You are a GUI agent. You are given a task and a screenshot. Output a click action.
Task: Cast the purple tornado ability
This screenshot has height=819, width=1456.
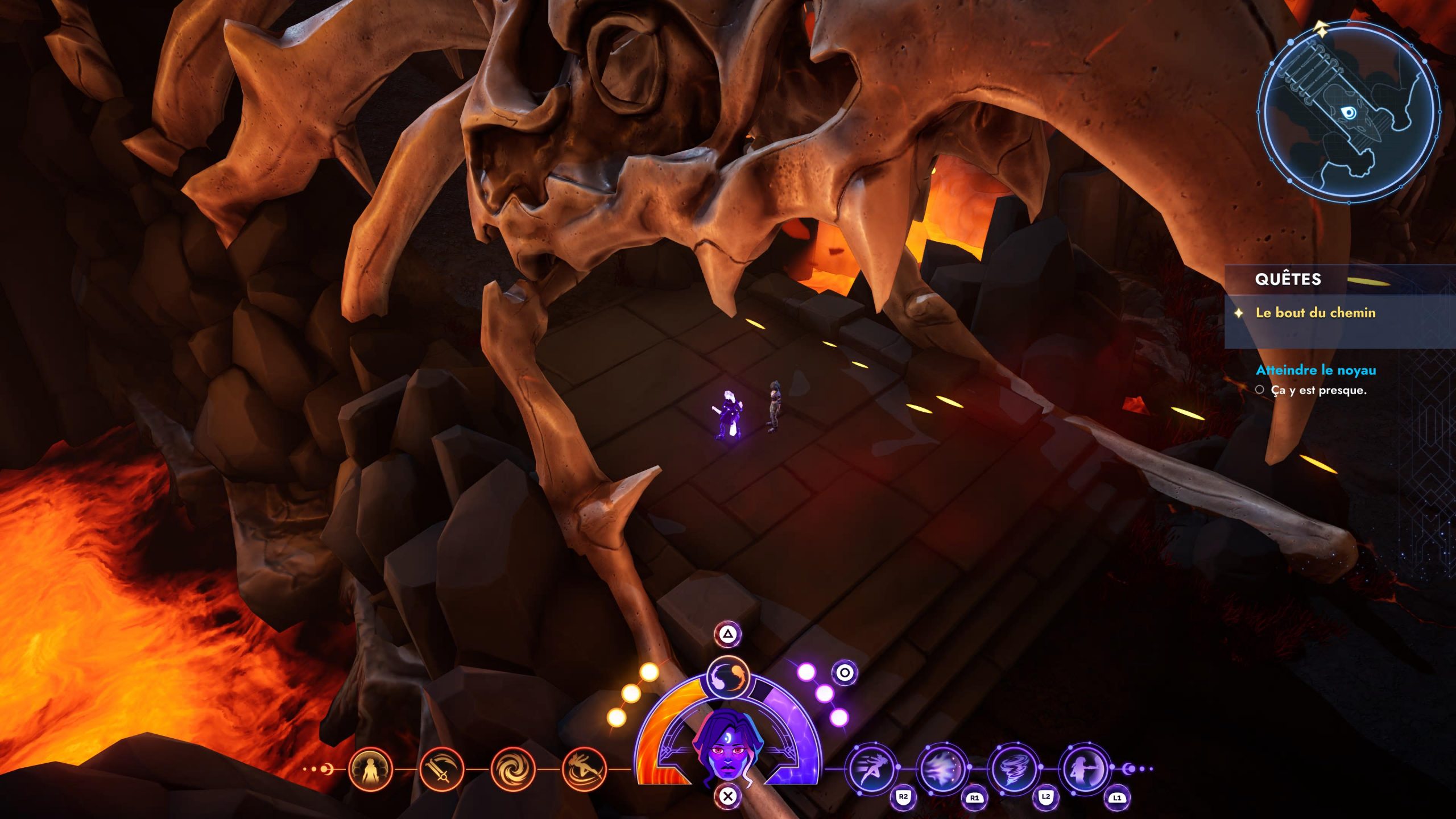coord(1014,770)
